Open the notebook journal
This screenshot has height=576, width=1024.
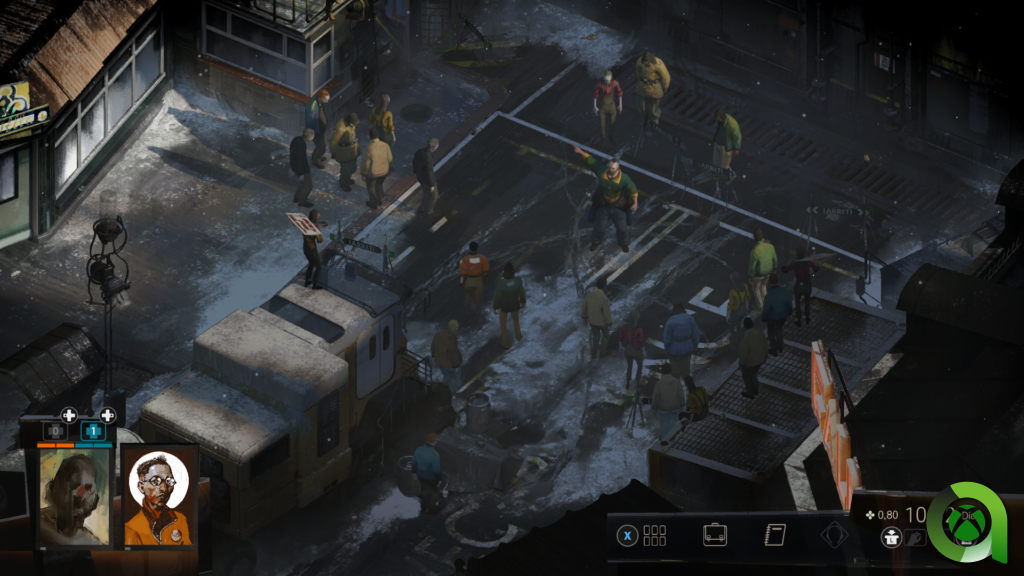(774, 534)
